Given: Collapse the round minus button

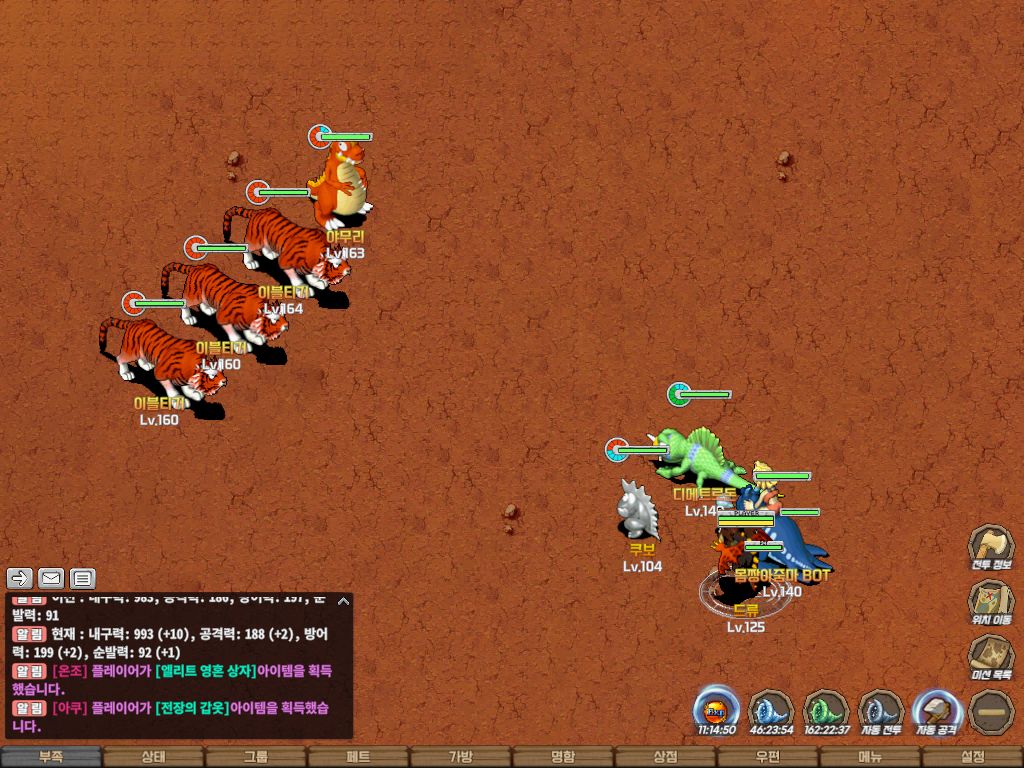Looking at the screenshot, I should tap(991, 711).
